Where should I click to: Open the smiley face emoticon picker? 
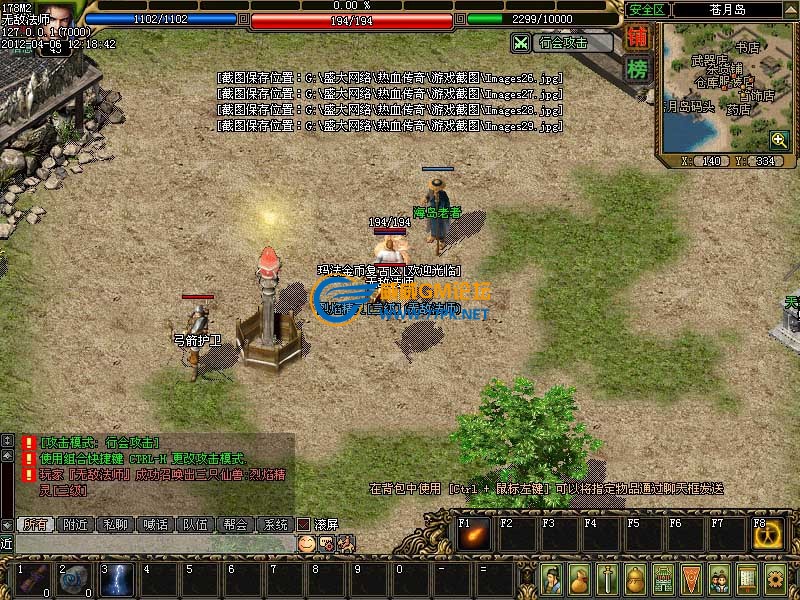point(306,543)
